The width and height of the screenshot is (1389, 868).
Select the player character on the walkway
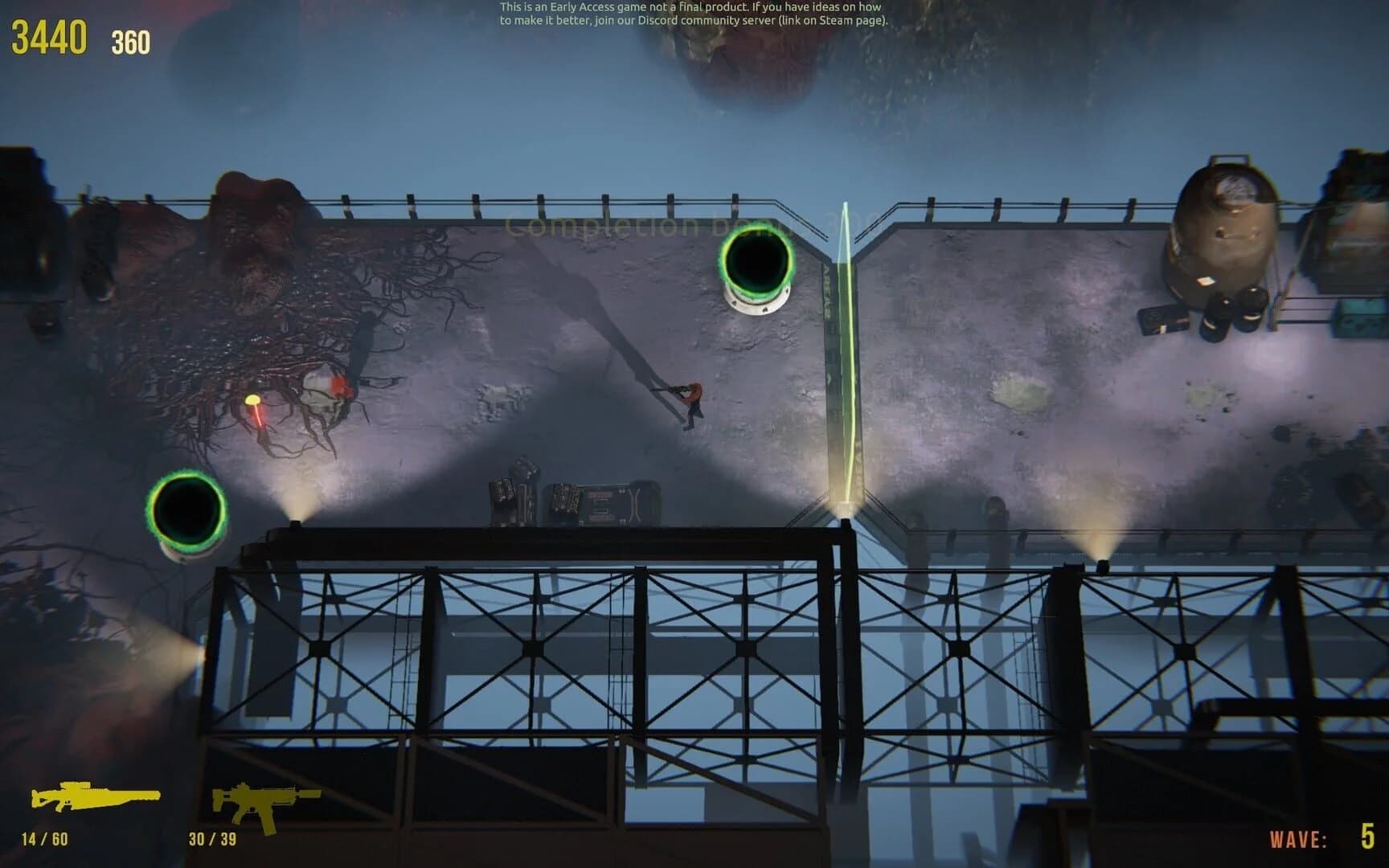click(690, 400)
